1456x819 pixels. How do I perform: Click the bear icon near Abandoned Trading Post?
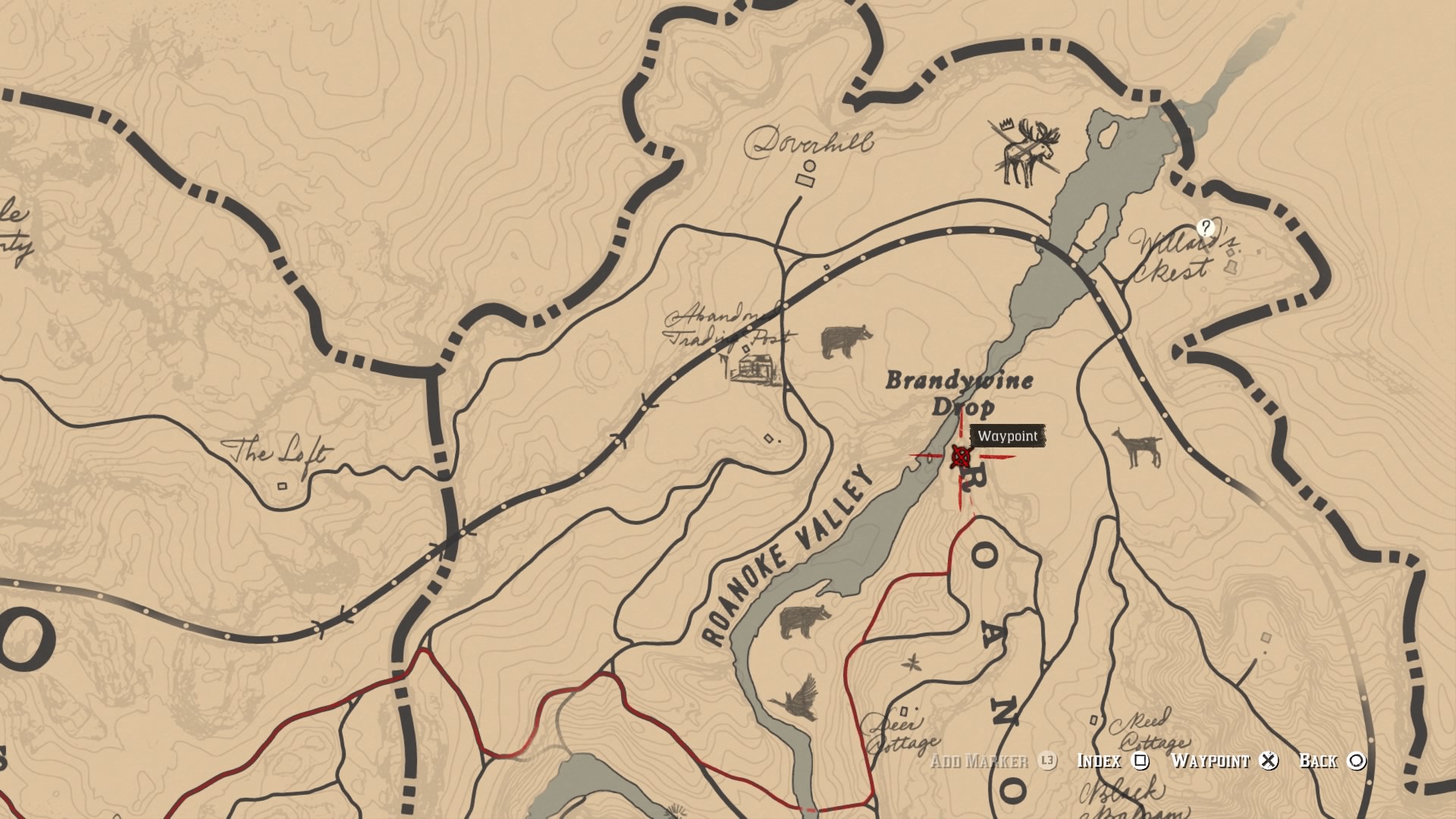click(x=846, y=340)
